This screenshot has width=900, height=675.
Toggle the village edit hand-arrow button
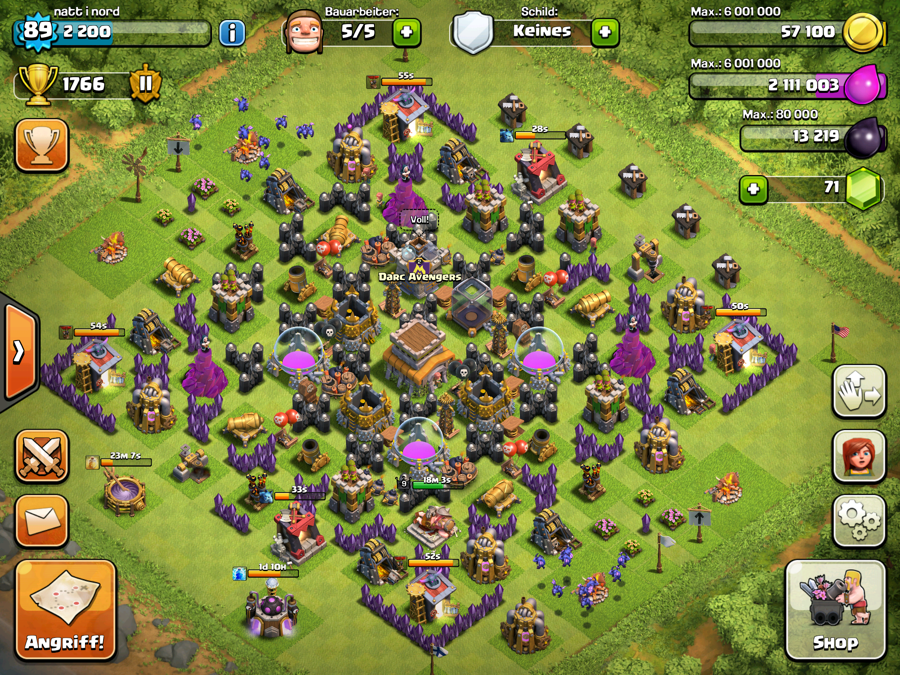tap(859, 391)
